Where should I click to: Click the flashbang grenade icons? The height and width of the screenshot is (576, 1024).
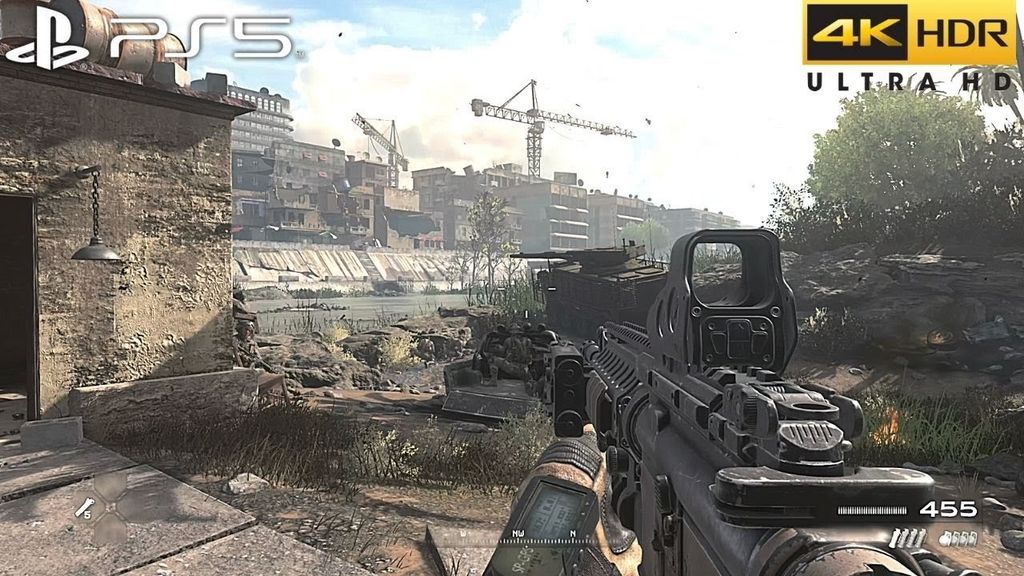click(907, 538)
